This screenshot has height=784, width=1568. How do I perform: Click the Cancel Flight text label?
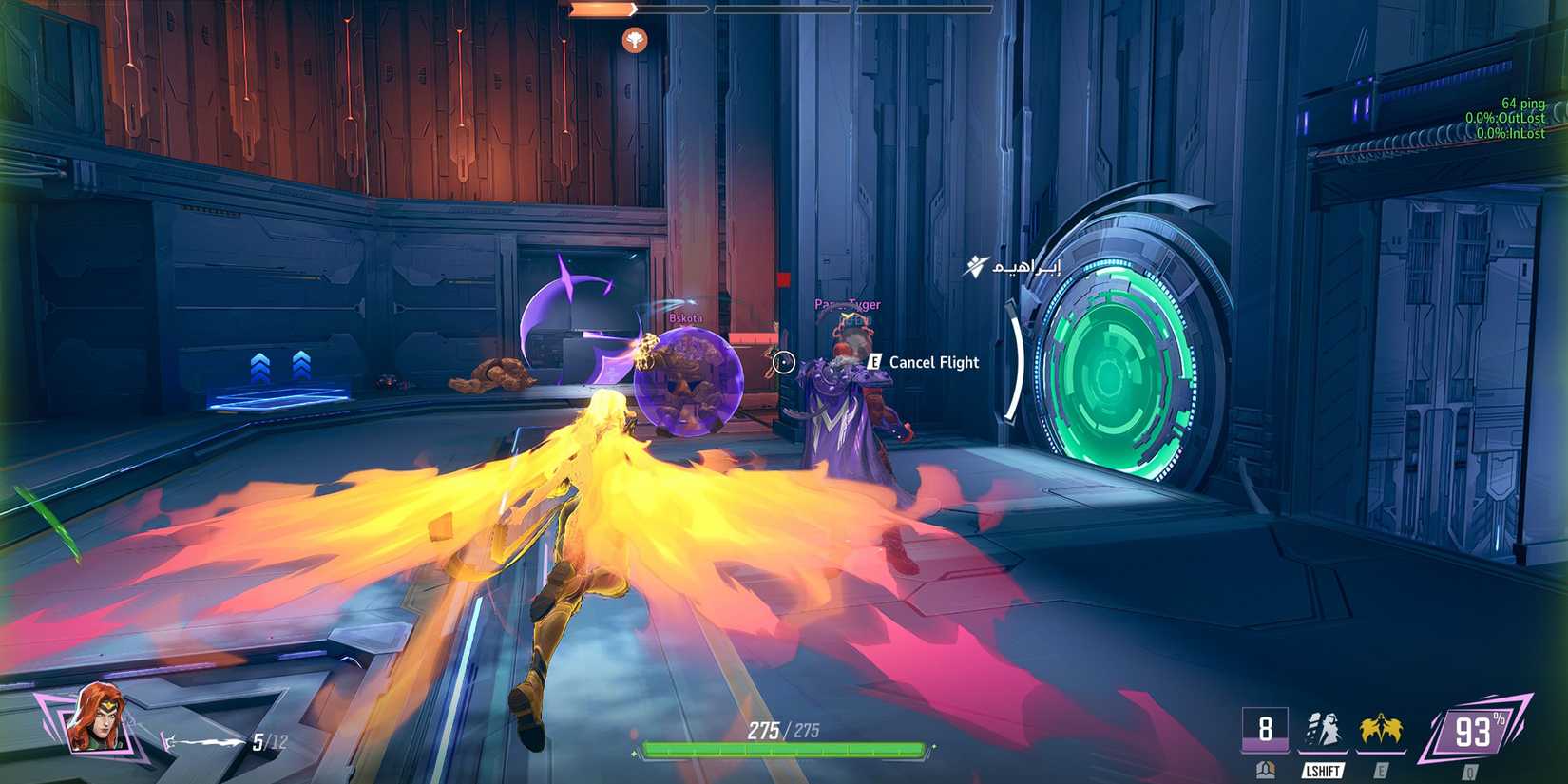932,362
